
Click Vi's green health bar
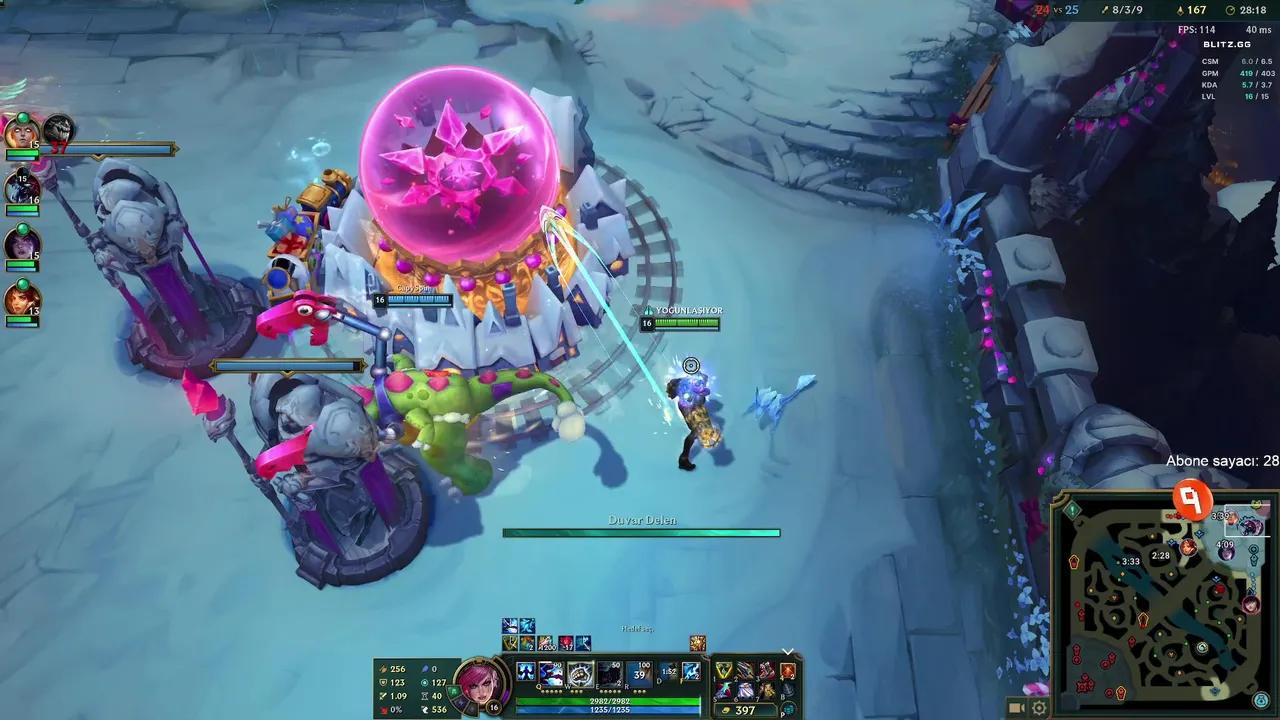607,700
